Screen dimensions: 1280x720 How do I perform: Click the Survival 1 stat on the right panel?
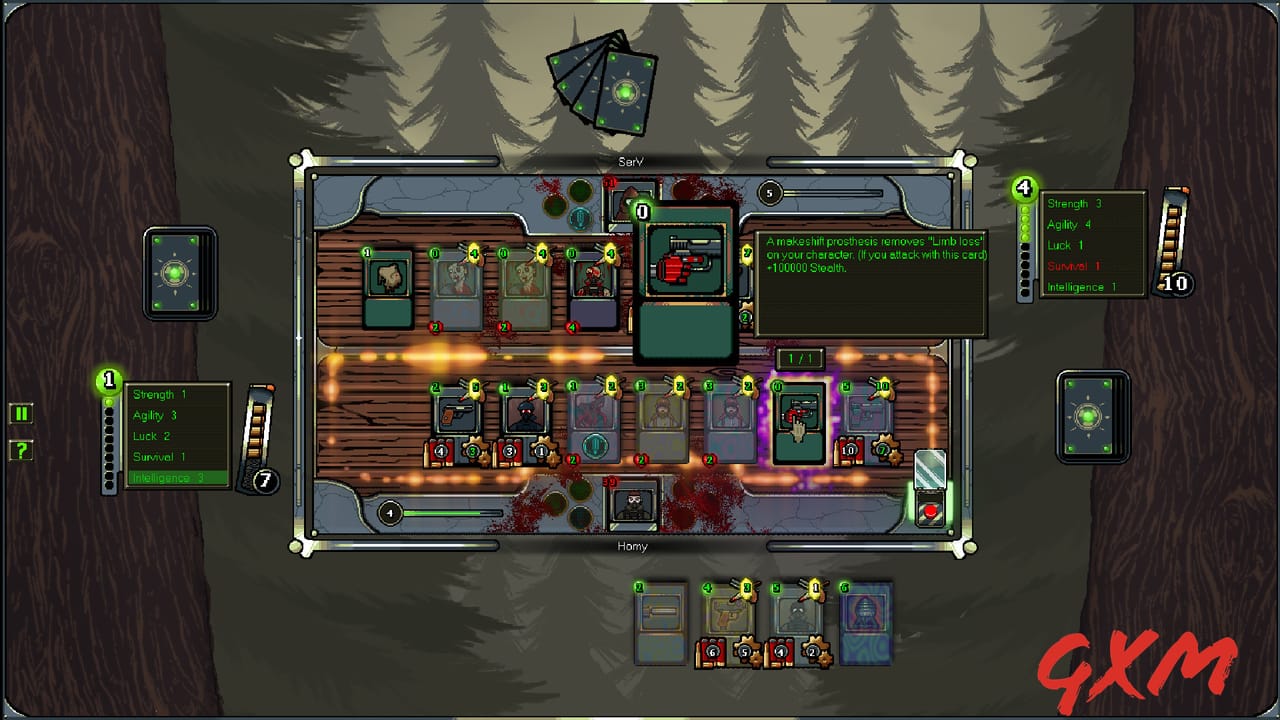(1075, 266)
